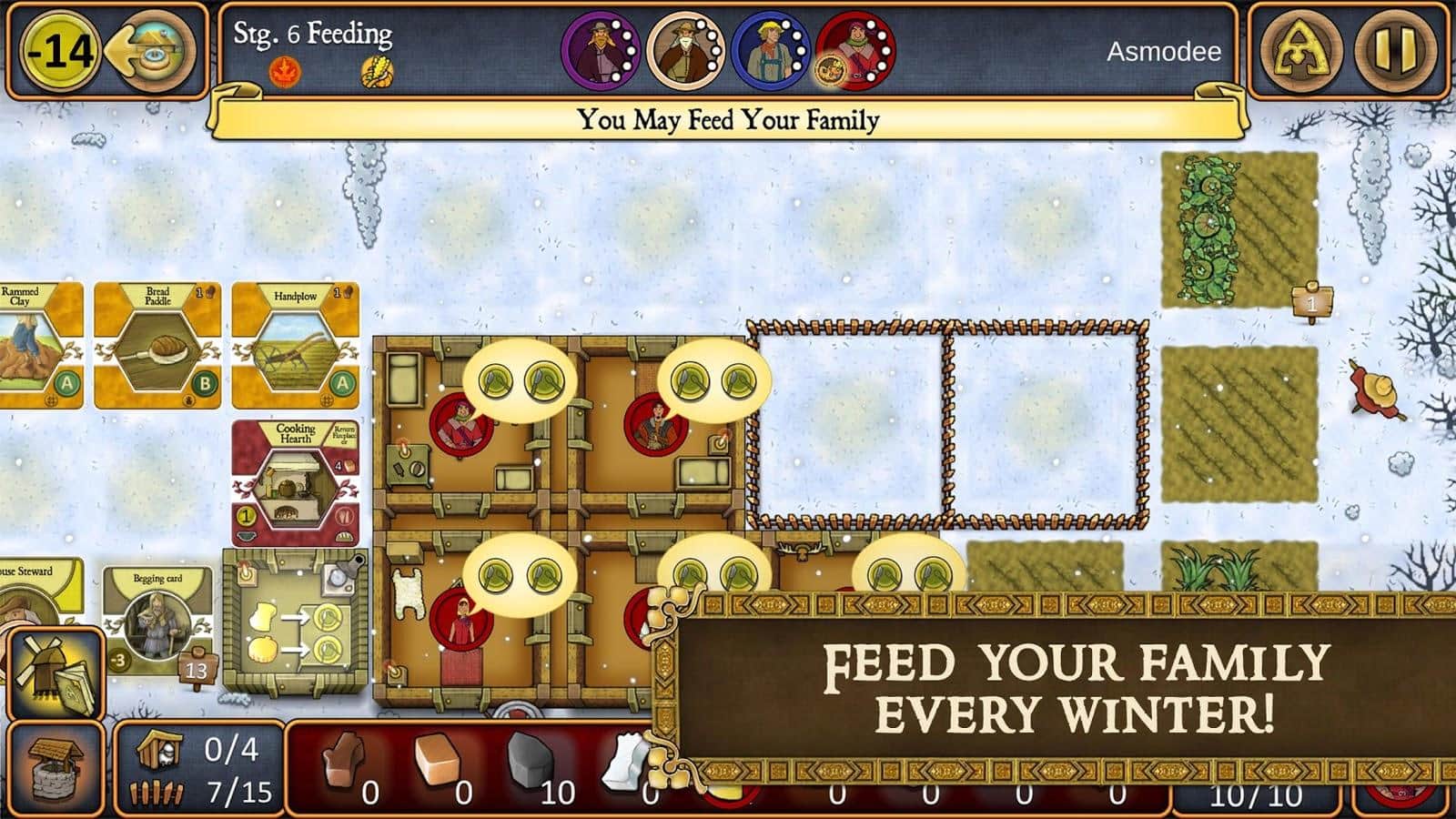Image resolution: width=1456 pixels, height=819 pixels.
Task: Select the clay brick resource icon
Action: [x=437, y=760]
